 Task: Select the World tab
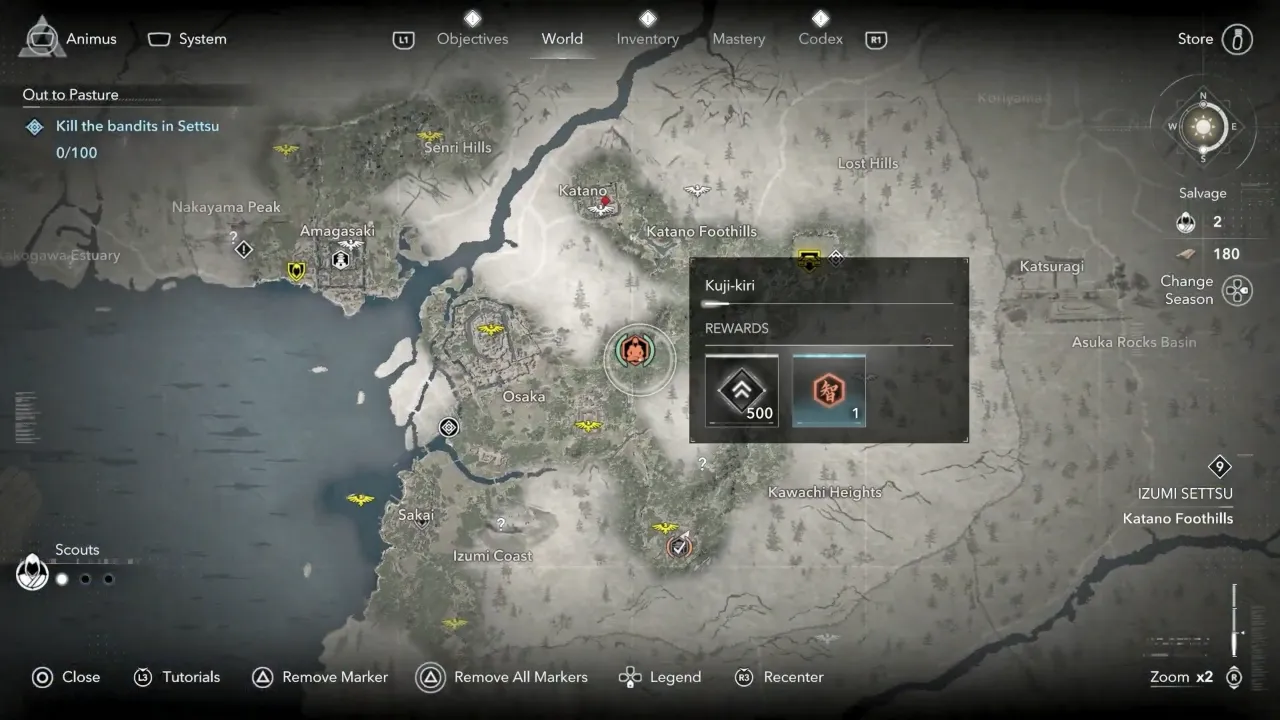point(562,39)
